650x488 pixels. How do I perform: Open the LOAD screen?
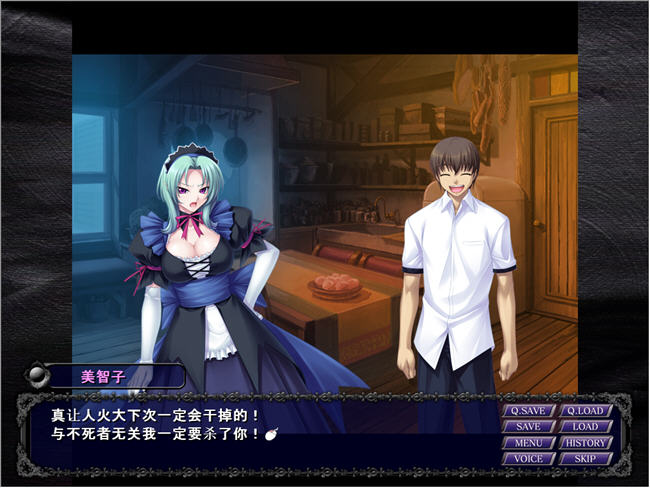pos(585,426)
